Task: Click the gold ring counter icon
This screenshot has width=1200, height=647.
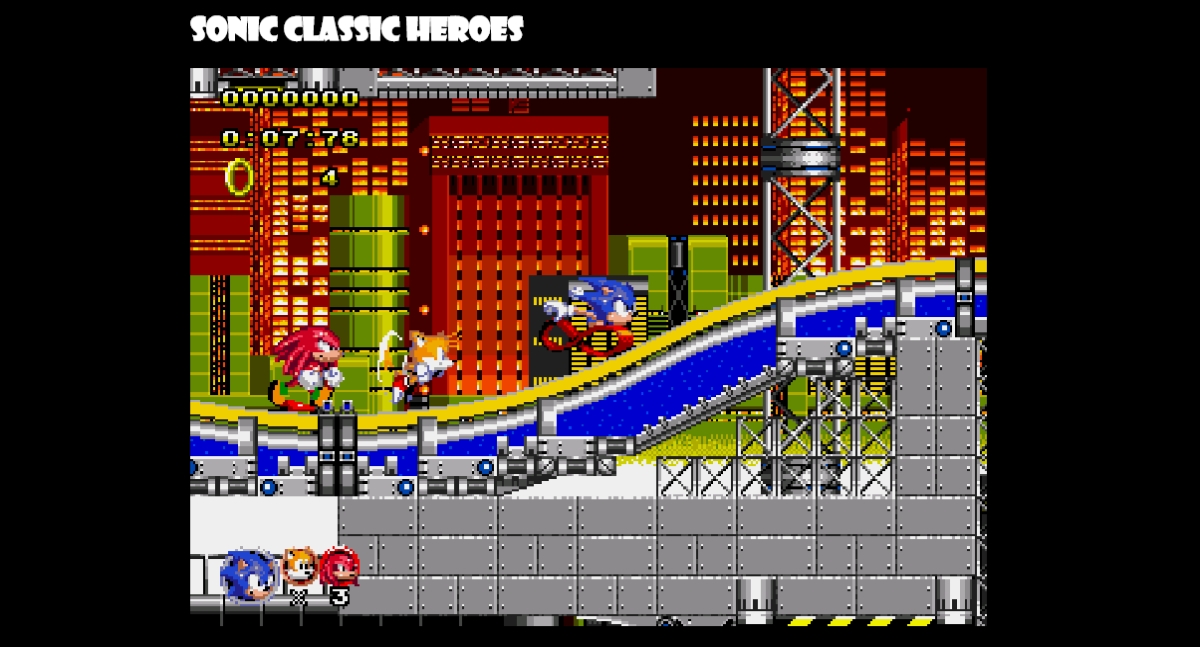Action: pyautogui.click(x=239, y=177)
